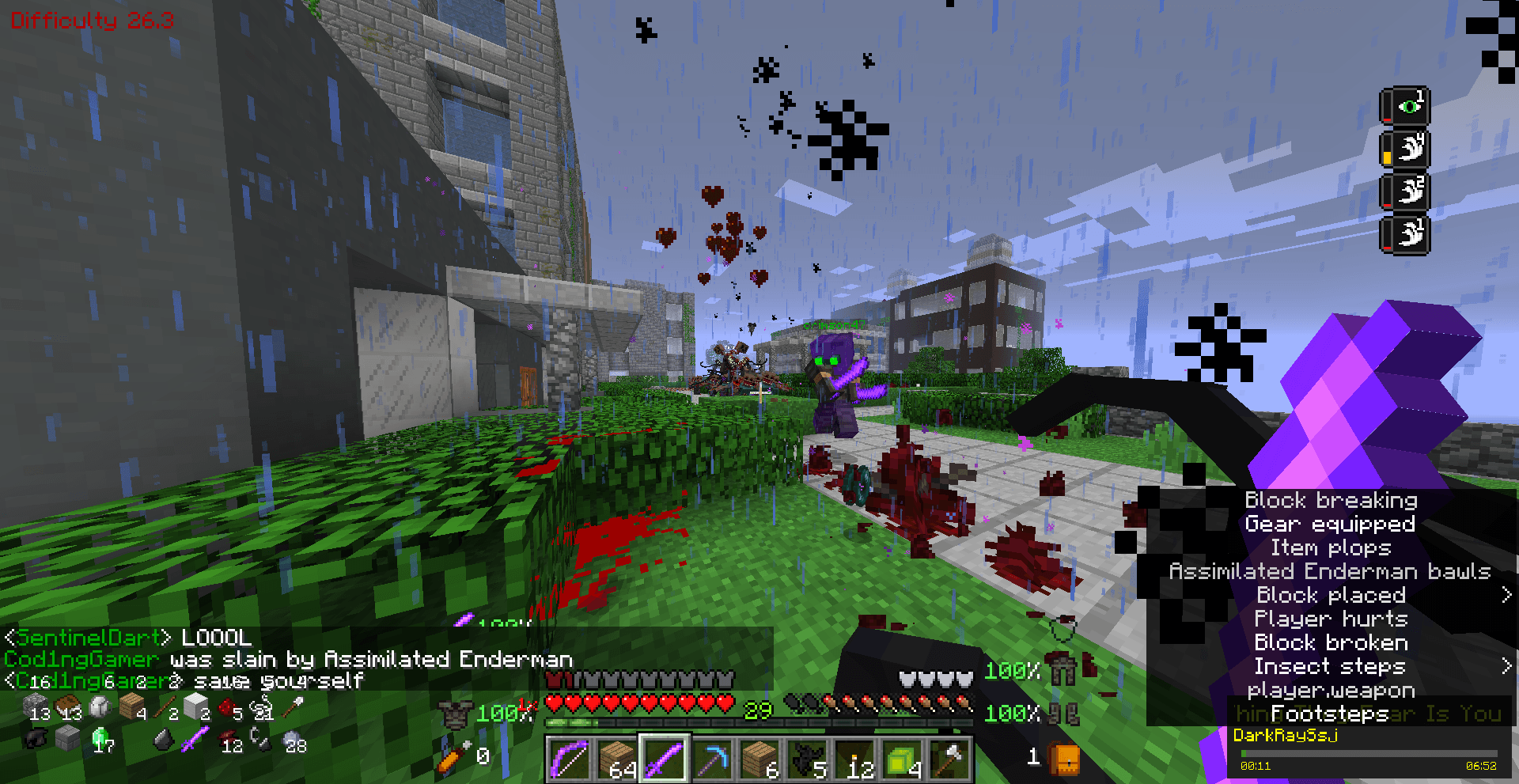
Task: Select the player.weapon subtitle entry
Action: click(1332, 690)
